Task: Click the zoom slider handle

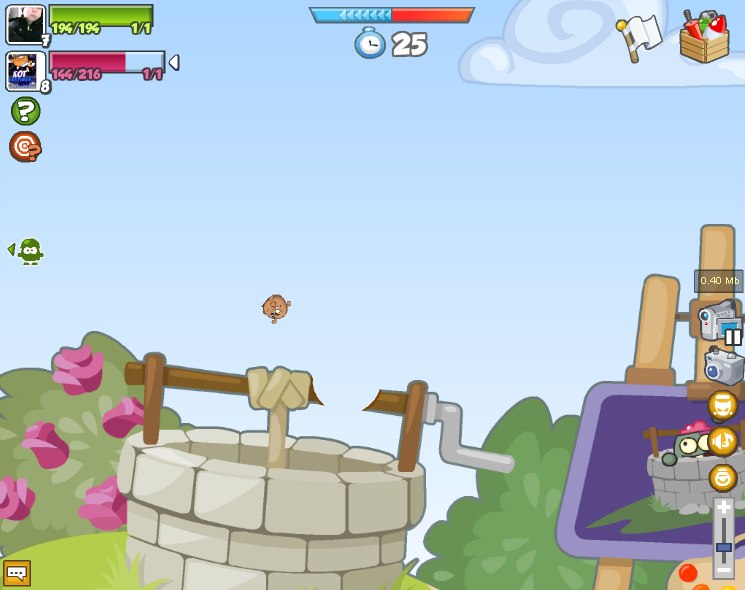Action: (723, 548)
